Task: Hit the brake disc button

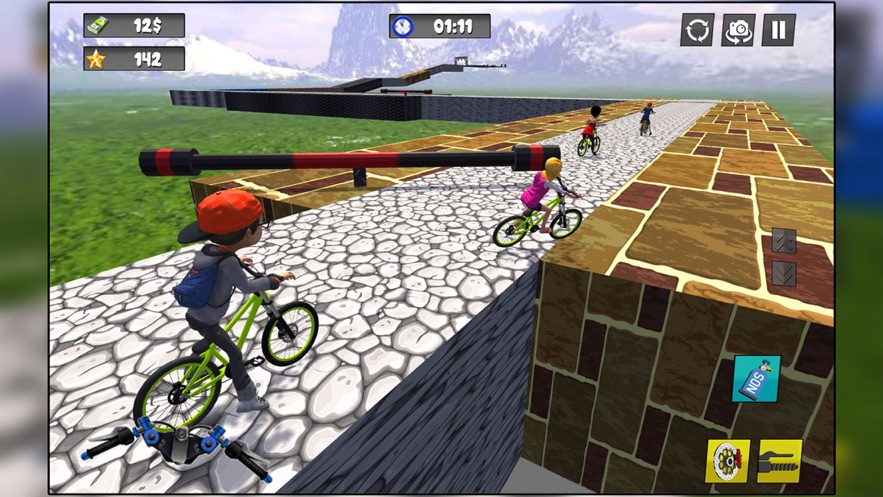Action: point(727,461)
